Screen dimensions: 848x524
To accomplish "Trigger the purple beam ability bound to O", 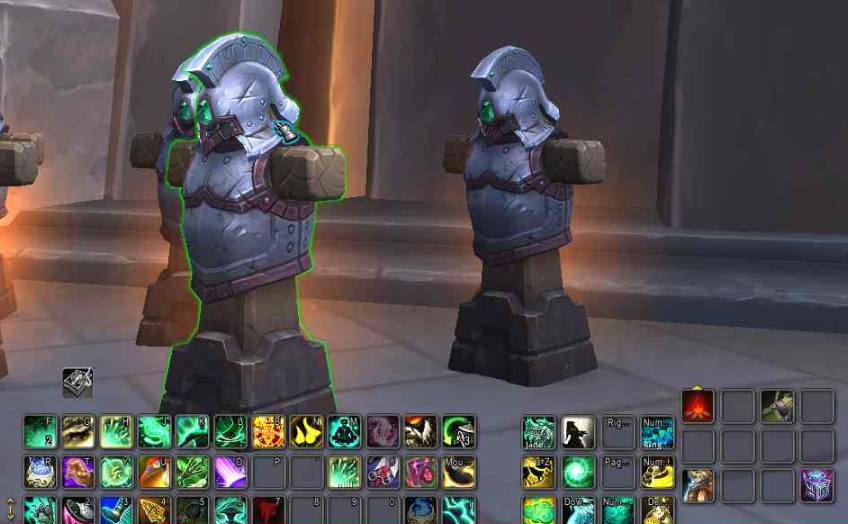I will coord(230,472).
